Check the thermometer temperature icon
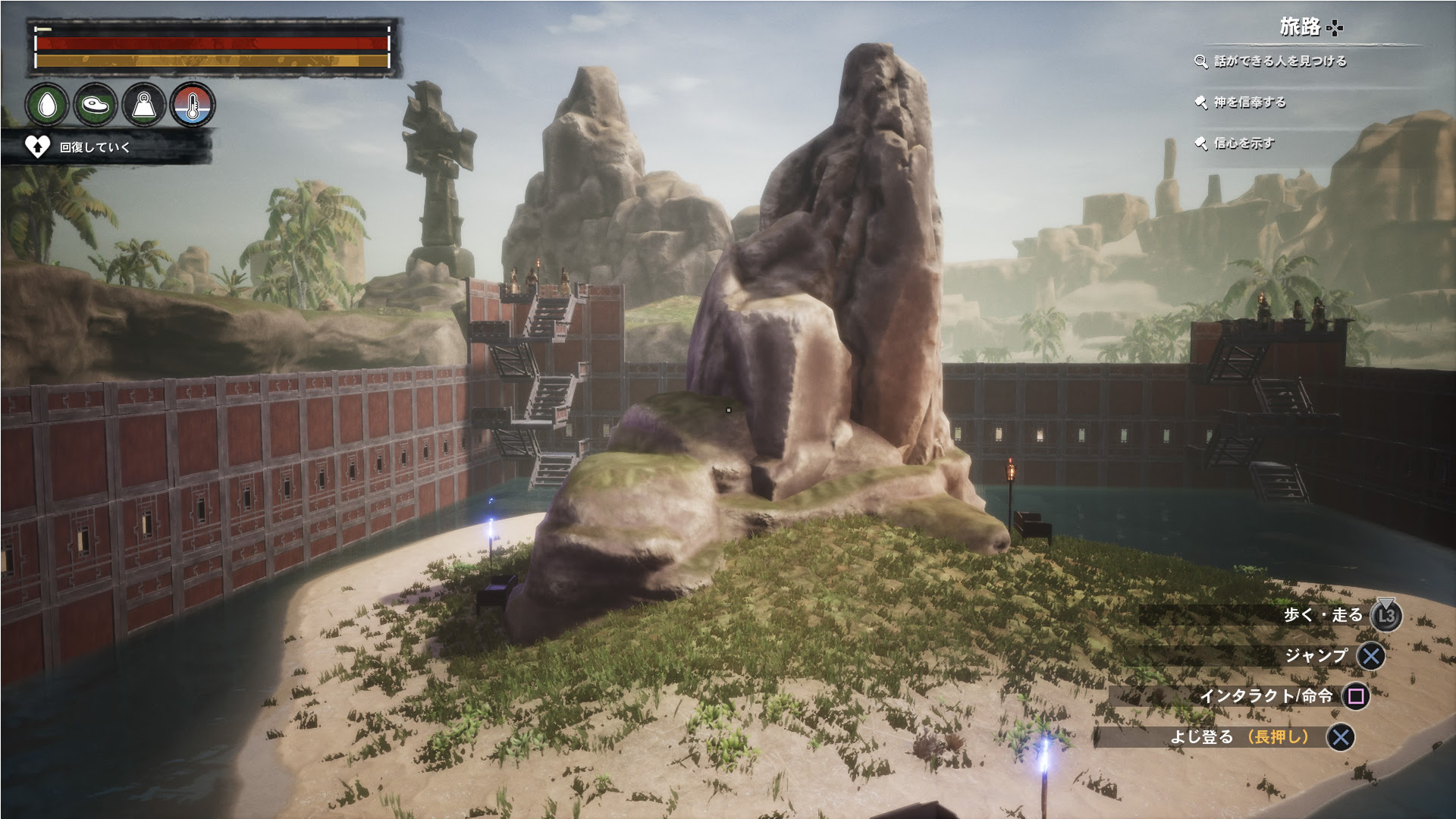Image resolution: width=1456 pixels, height=819 pixels. click(193, 105)
